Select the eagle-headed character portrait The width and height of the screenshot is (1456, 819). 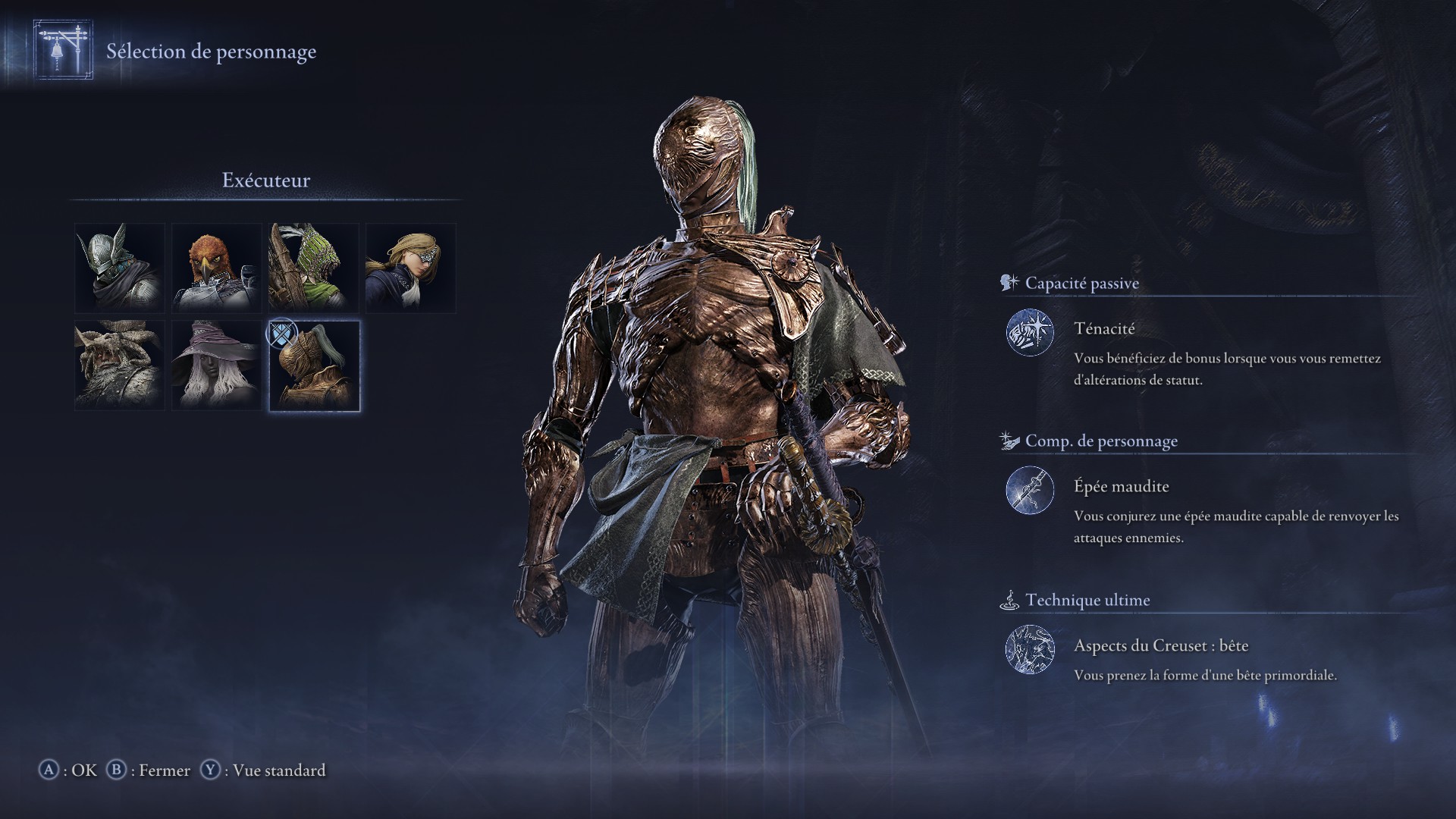click(216, 268)
